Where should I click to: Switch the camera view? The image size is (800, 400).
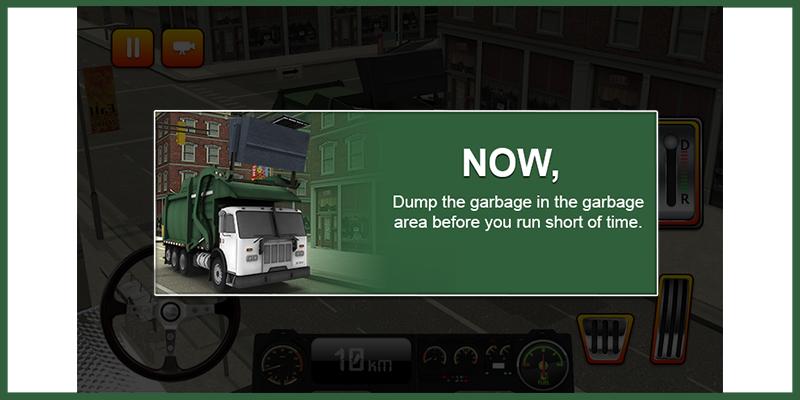pos(182,46)
